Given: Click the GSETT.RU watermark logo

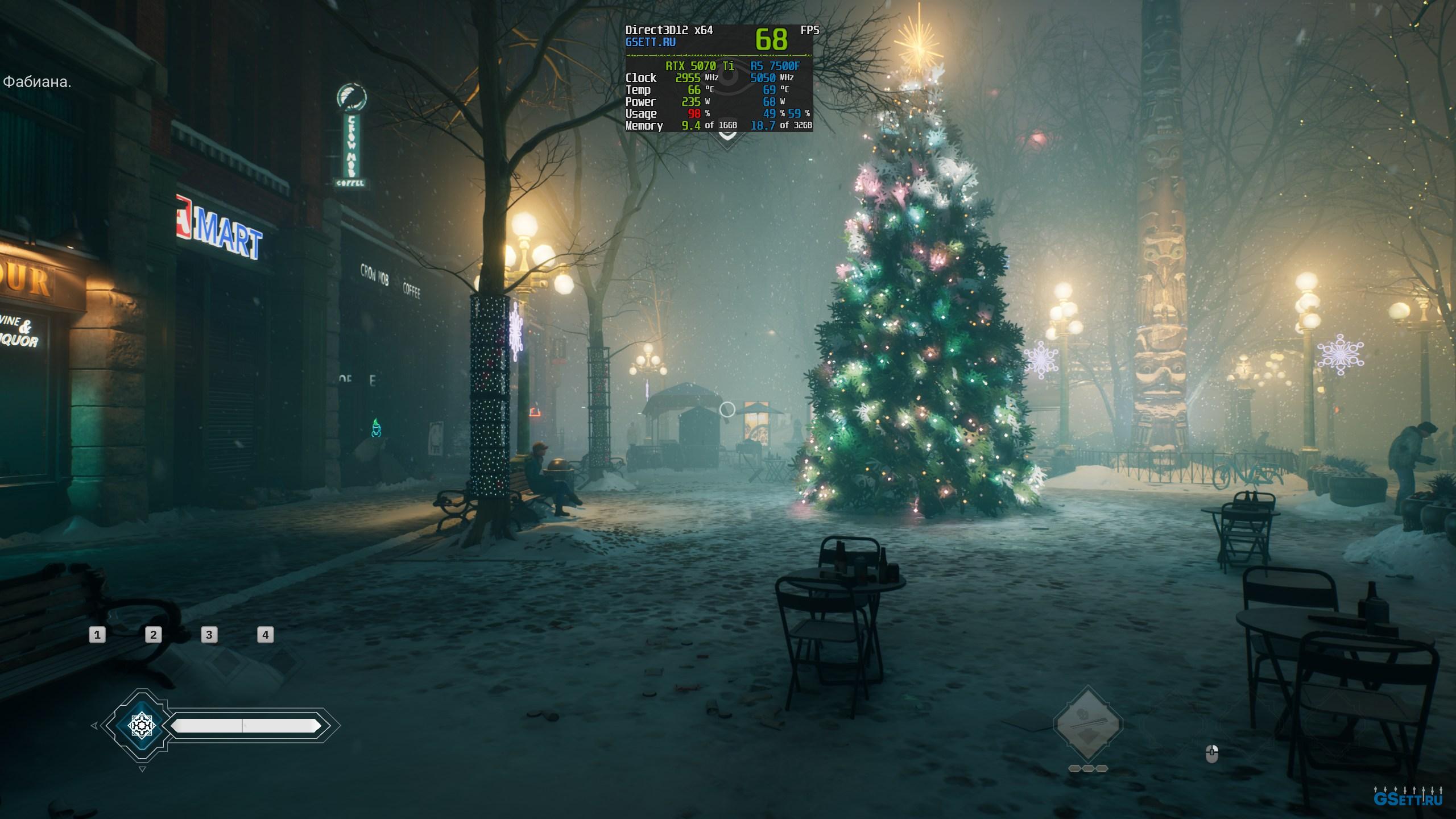Looking at the screenshot, I should (x=1407, y=799).
